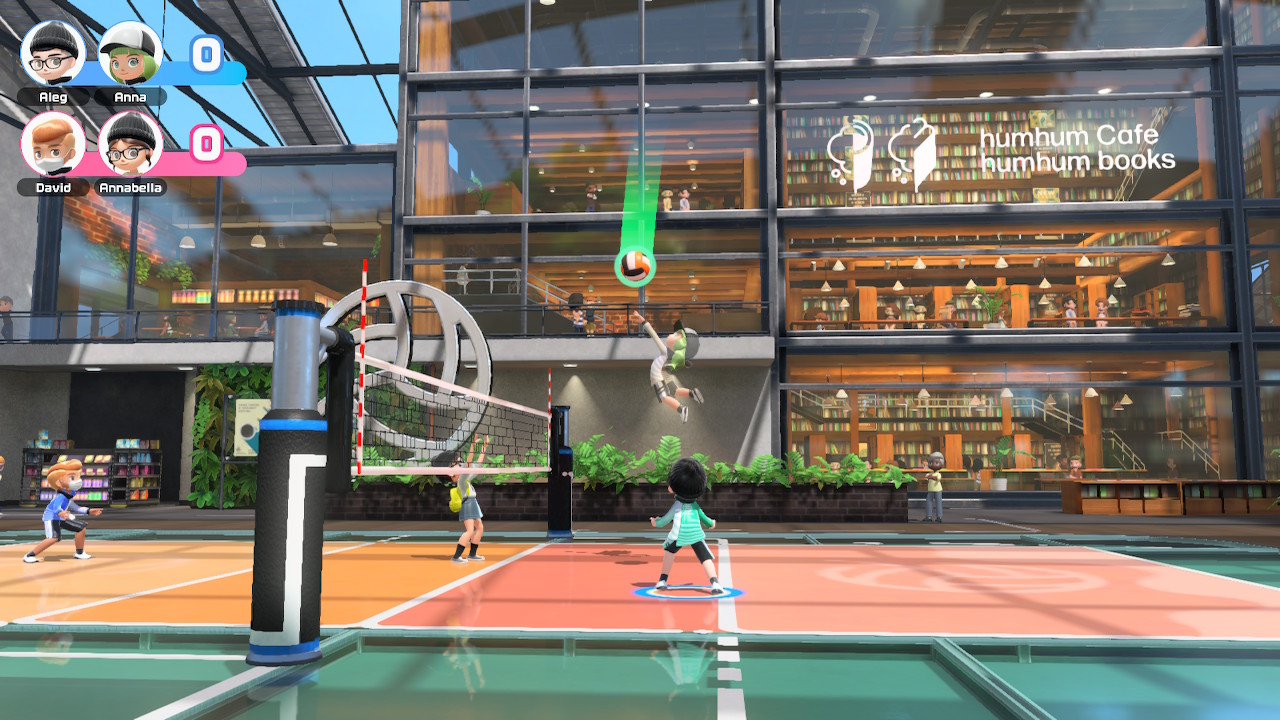Choose David's masked player portrait

53,144
